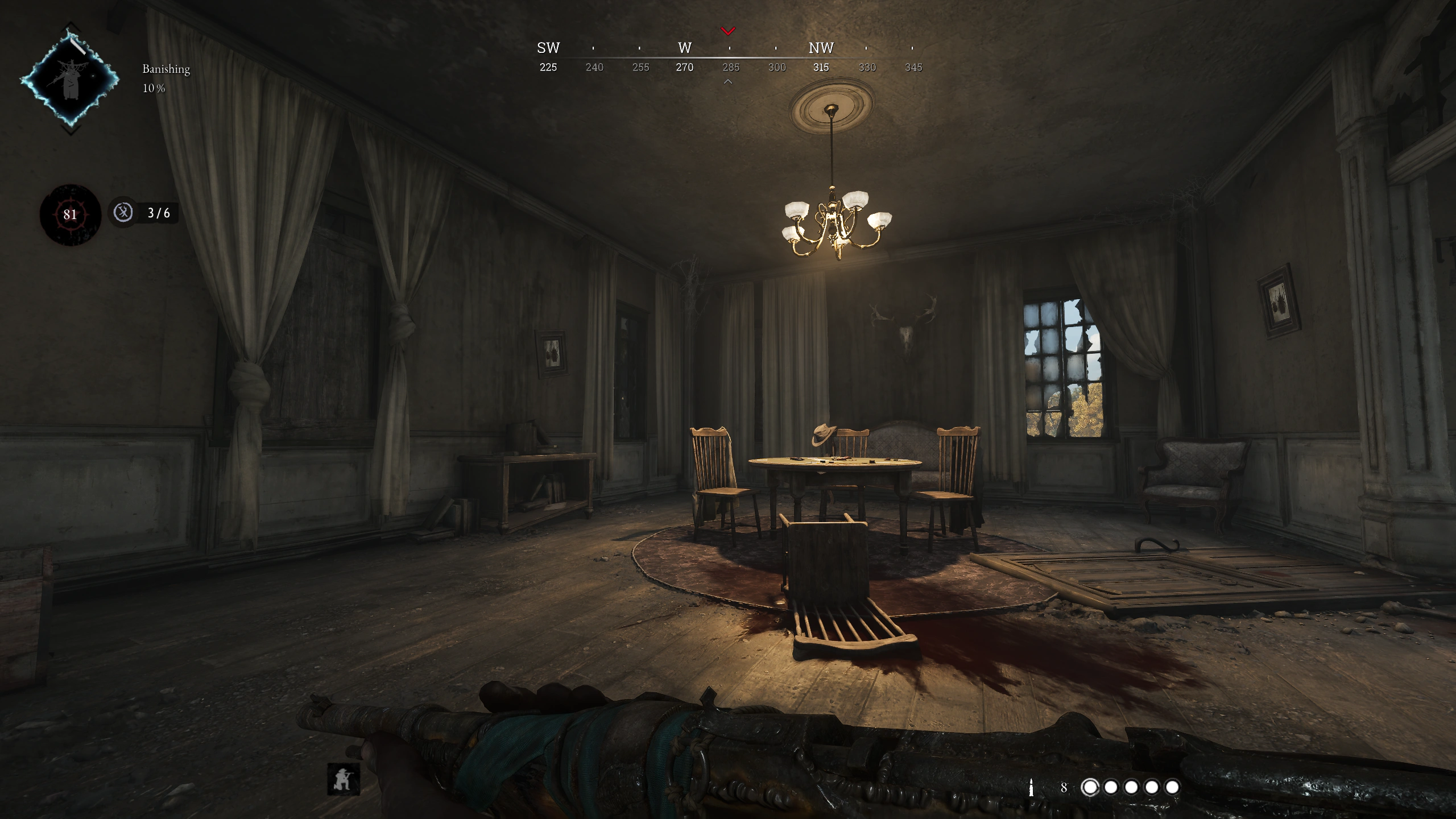Click the 285 bearing number on the compass
The height and width of the screenshot is (819, 1456).
pyautogui.click(x=730, y=67)
